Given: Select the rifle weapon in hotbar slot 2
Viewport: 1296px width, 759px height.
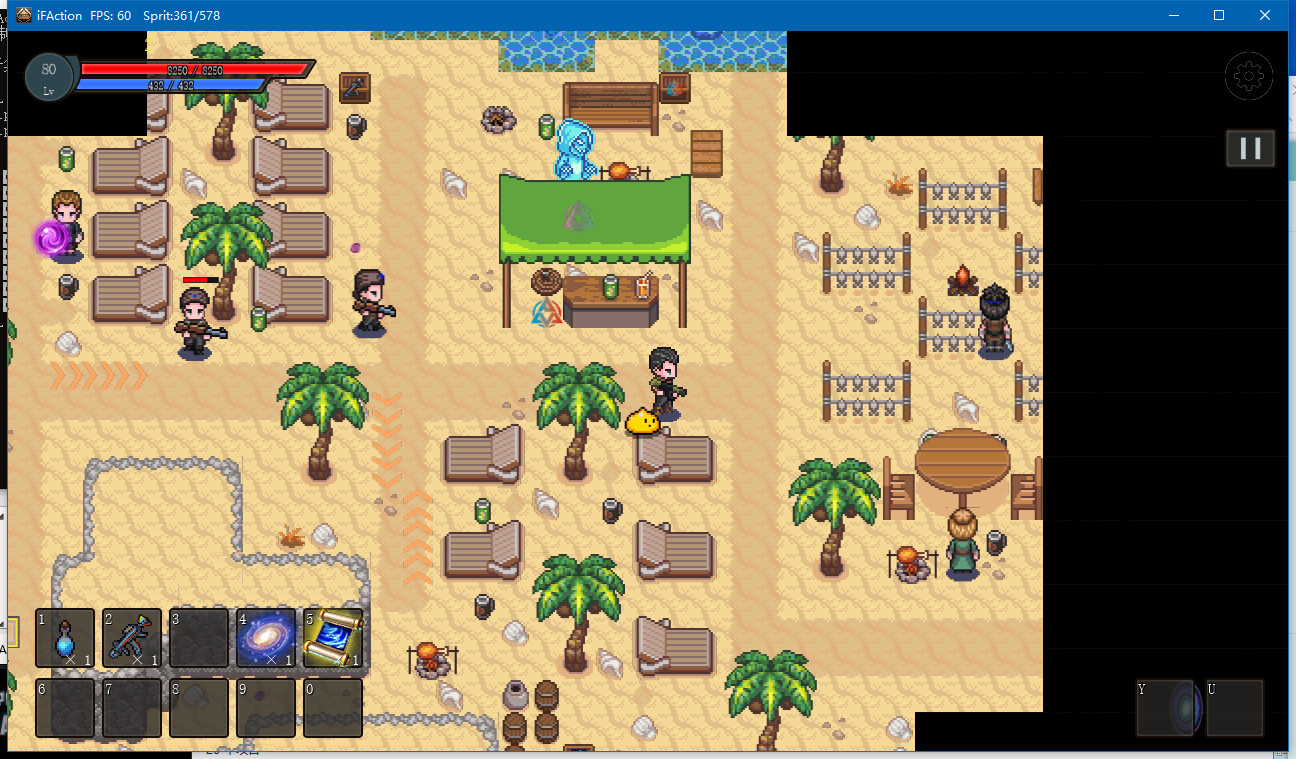Looking at the screenshot, I should tap(132, 638).
